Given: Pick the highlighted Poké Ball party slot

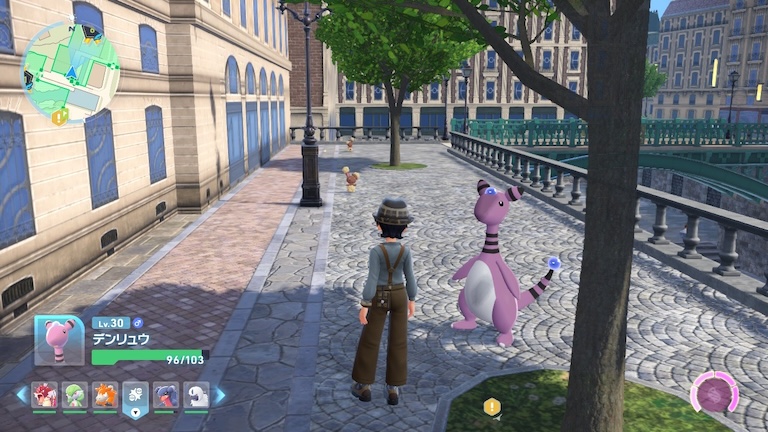Looking at the screenshot, I should (x=135, y=396).
